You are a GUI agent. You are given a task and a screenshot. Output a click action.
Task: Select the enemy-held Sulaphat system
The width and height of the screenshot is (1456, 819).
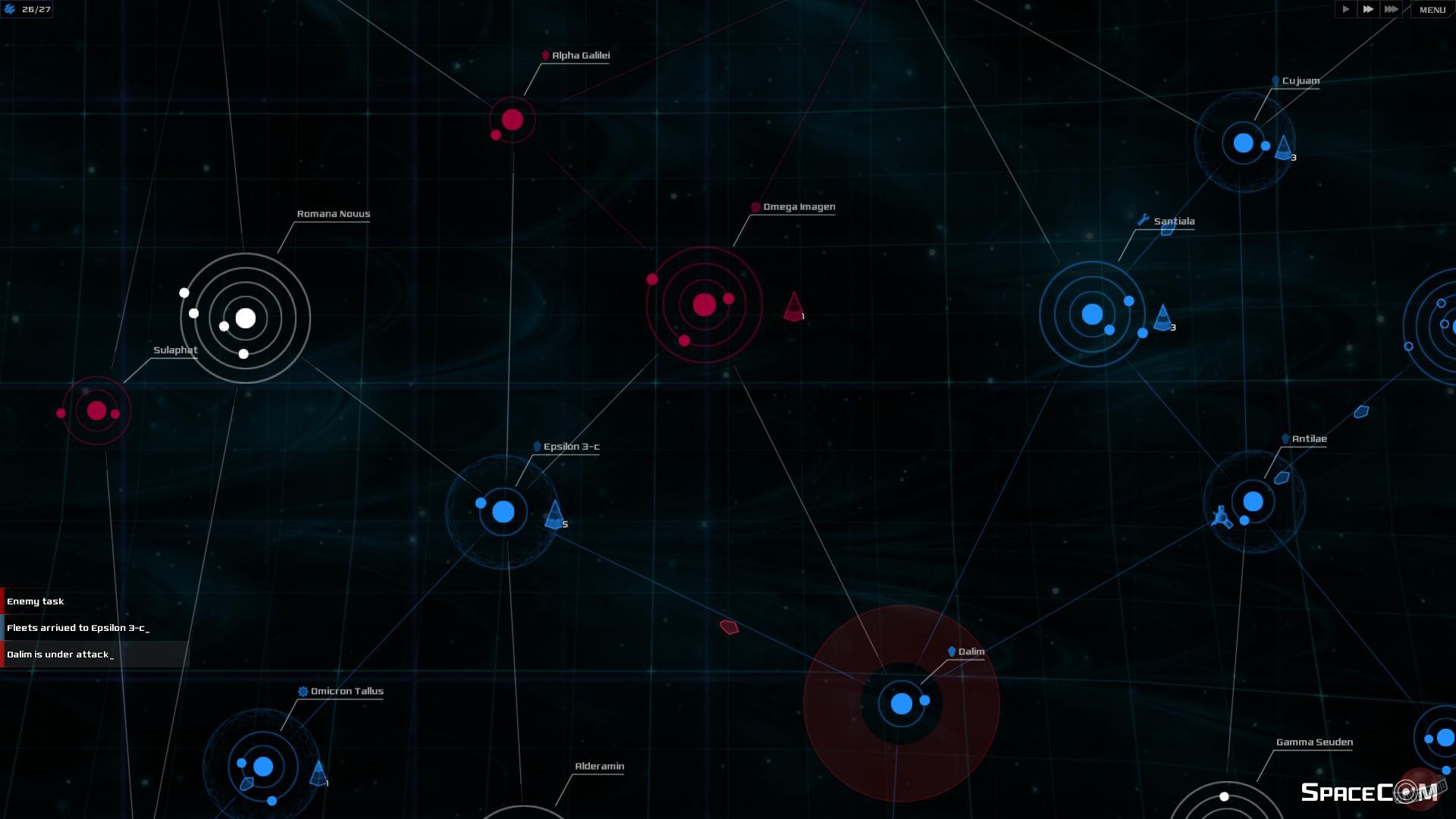[x=96, y=410]
